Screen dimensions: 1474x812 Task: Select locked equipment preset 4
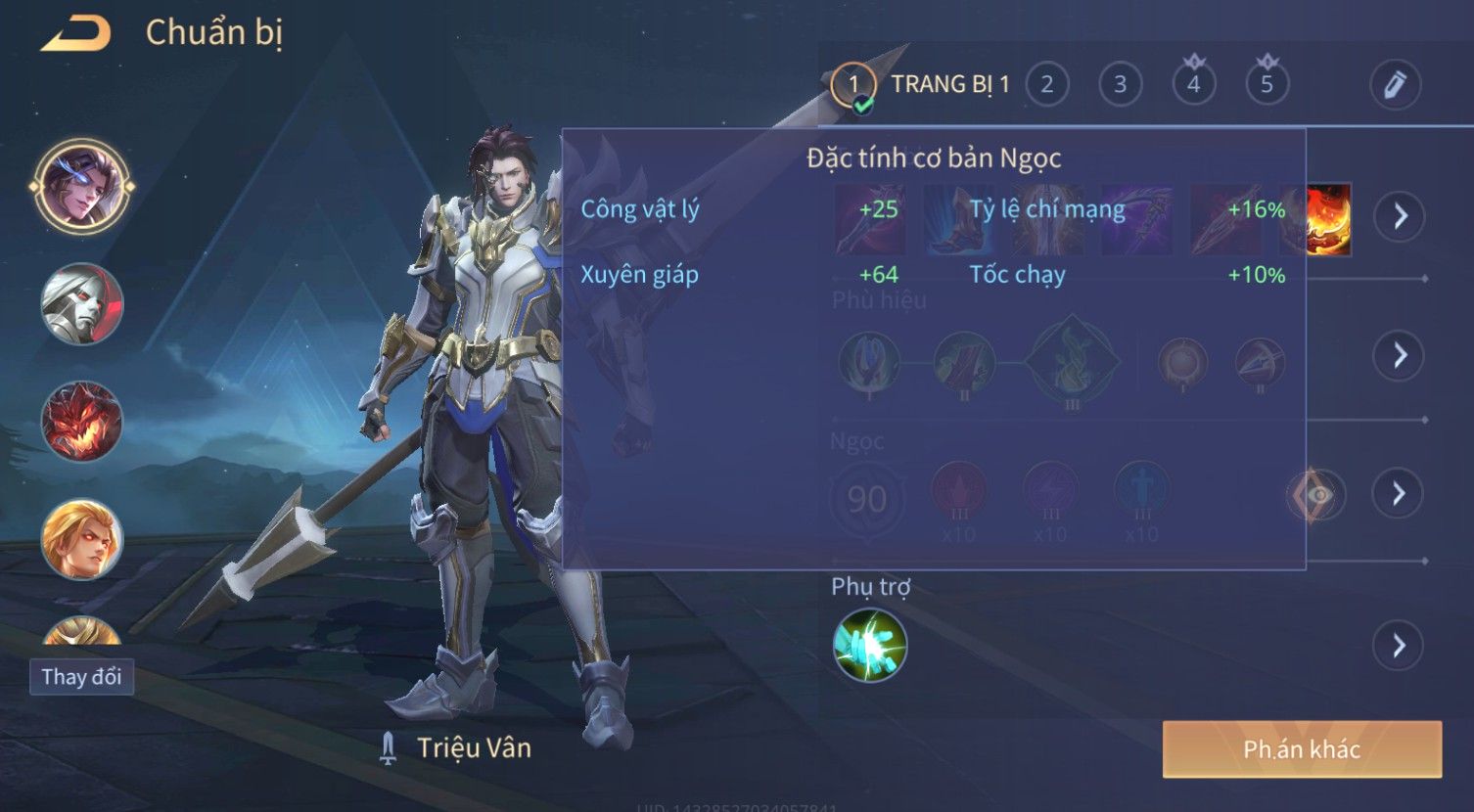coord(1193,83)
